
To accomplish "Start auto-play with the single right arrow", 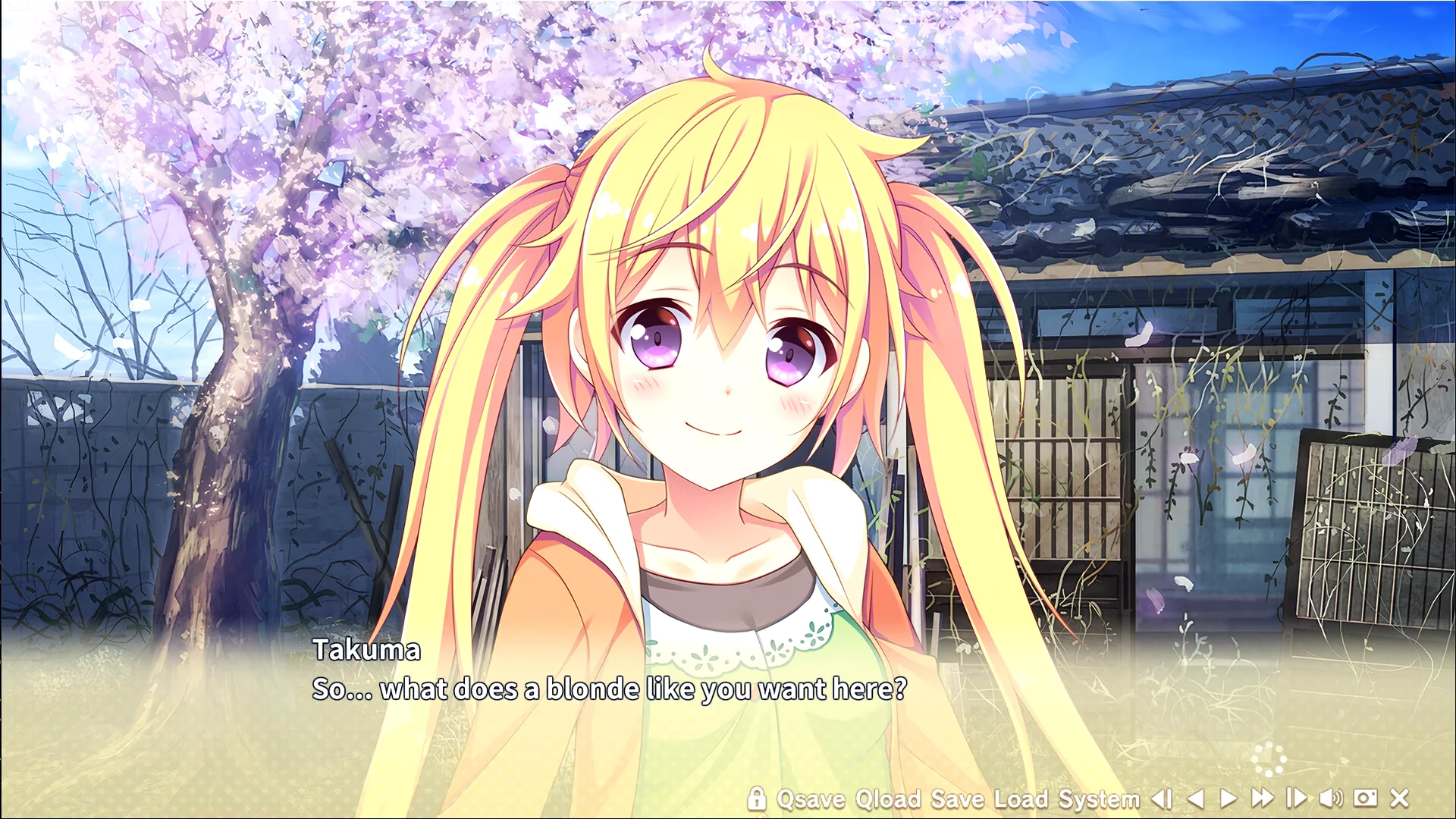I will [1228, 799].
